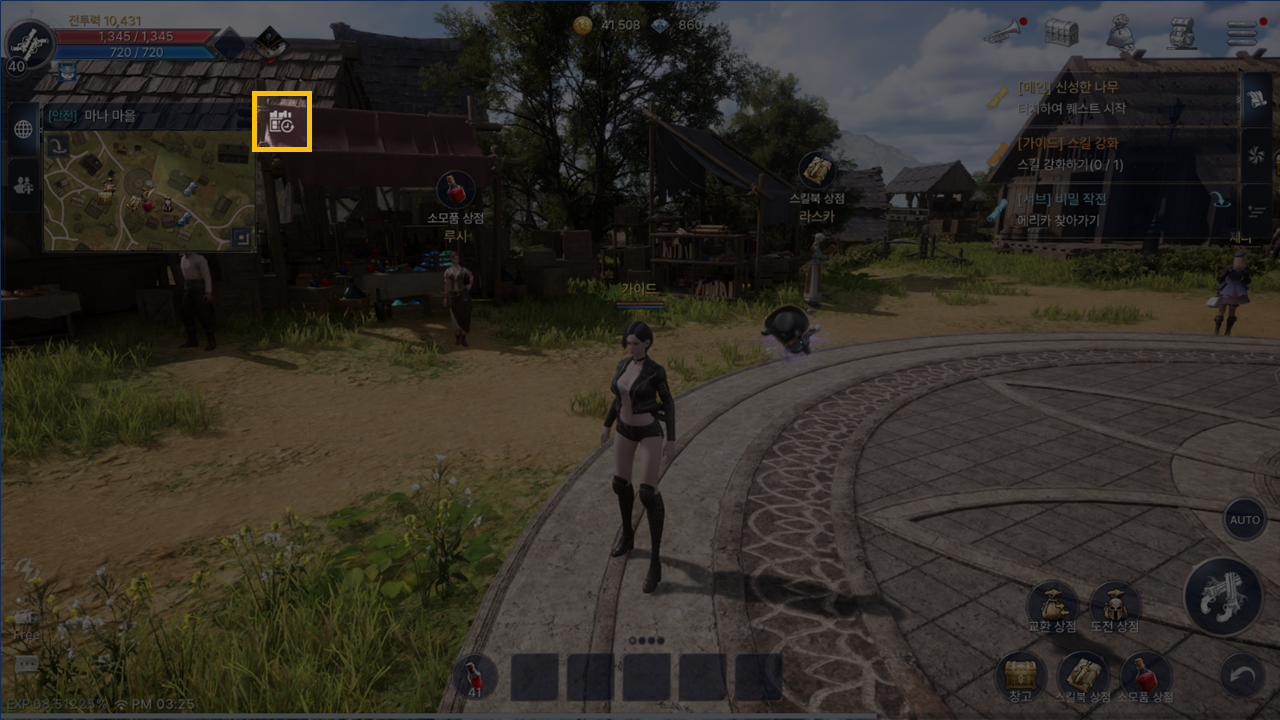Toggle the AUTO battle button
The height and width of the screenshot is (720, 1280).
pyautogui.click(x=1245, y=520)
